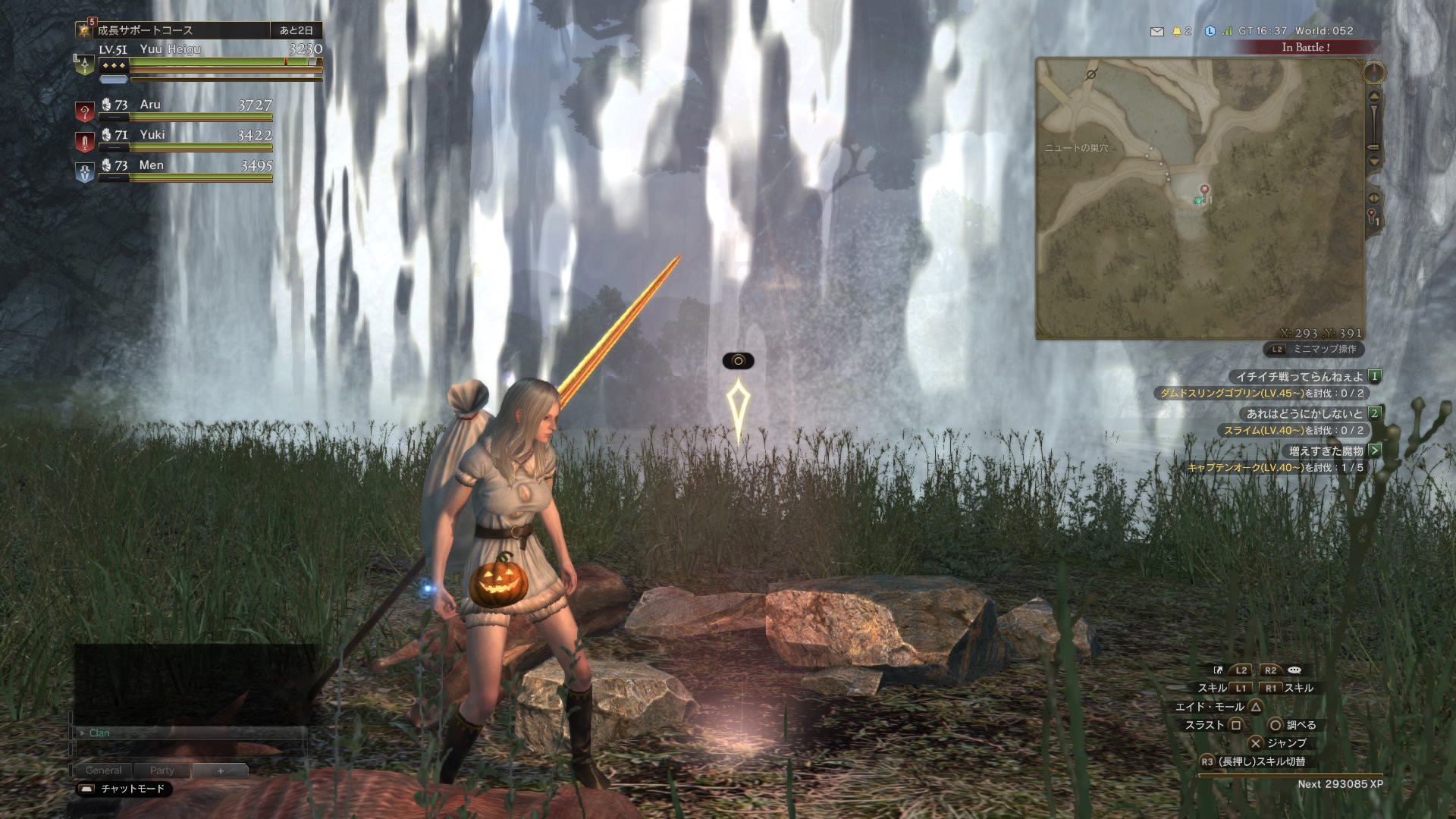1456x819 pixels.
Task: Open quest two あれはどうにかしないと
Action: click(x=1304, y=413)
